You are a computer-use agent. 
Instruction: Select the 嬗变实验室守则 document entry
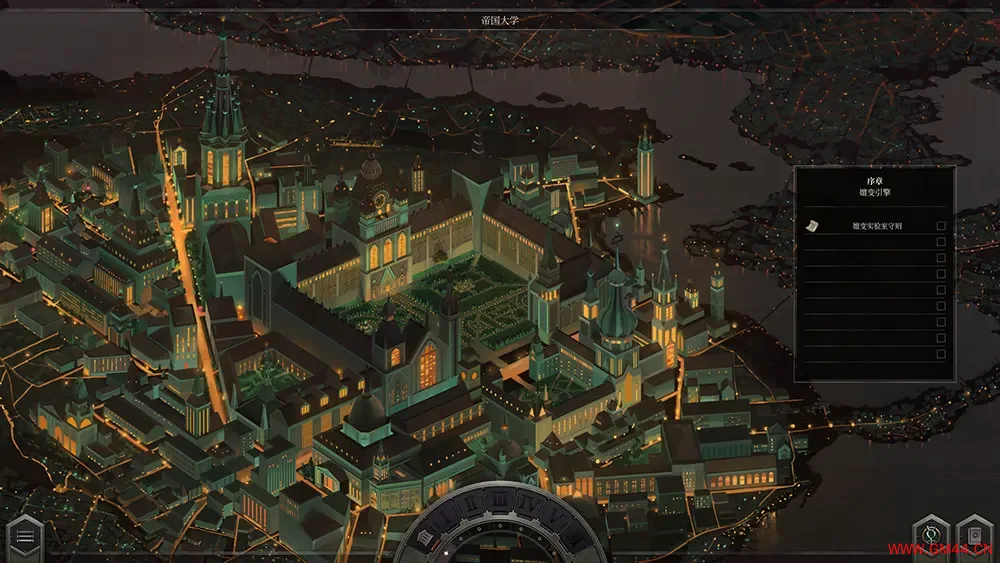coord(877,227)
